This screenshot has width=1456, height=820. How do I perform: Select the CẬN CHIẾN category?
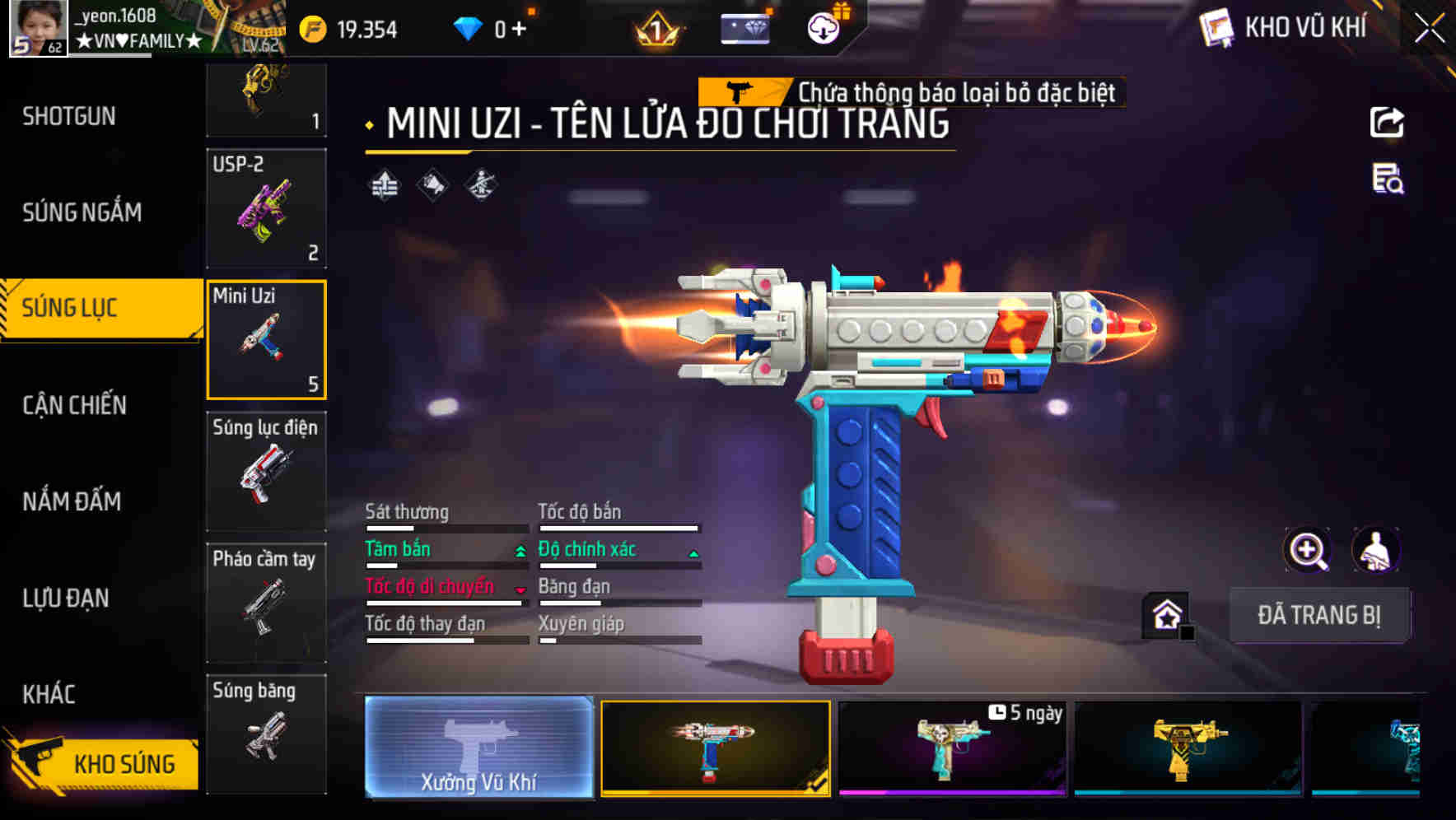75,405
